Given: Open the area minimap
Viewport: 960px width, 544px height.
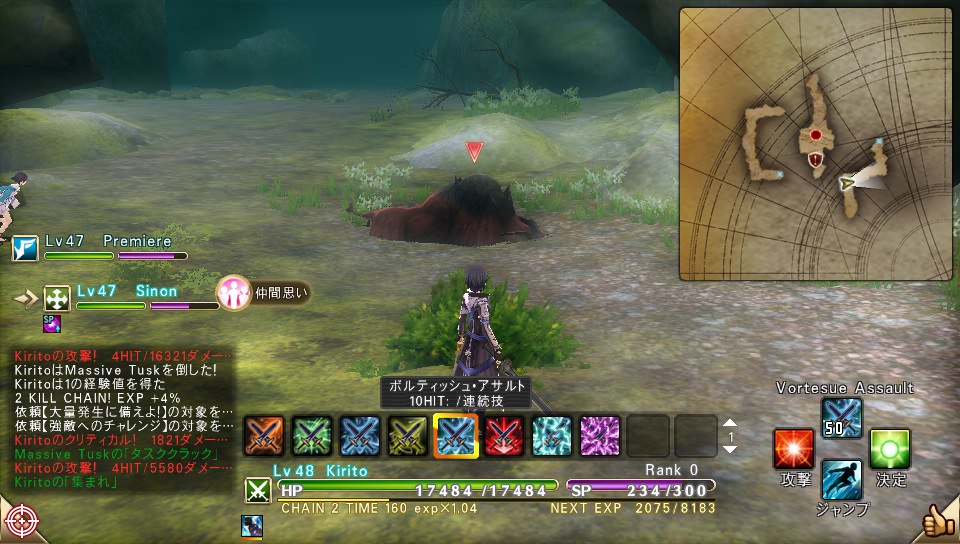Looking at the screenshot, I should (x=815, y=144).
